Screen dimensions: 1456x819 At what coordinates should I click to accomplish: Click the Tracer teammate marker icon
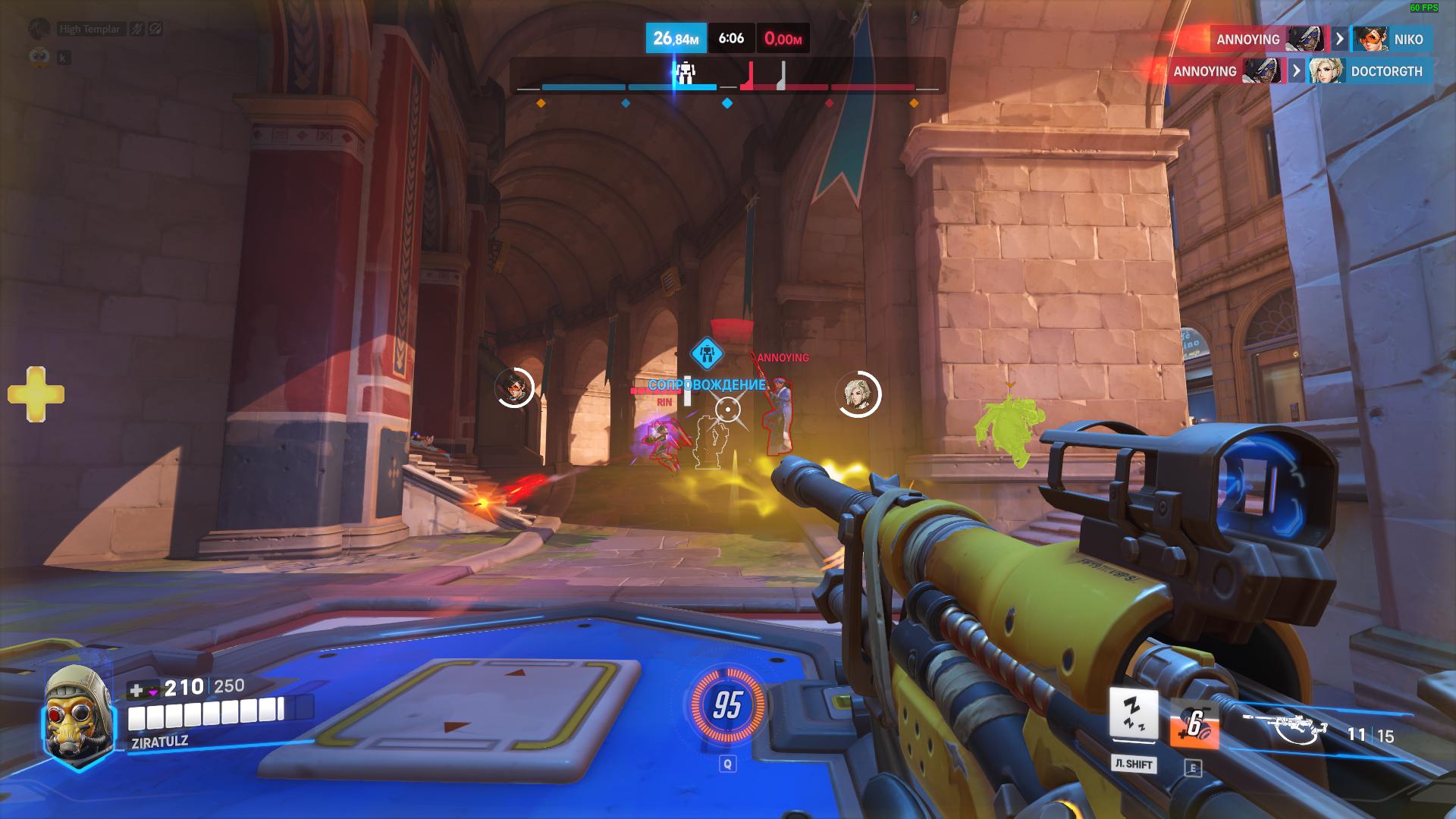pos(514,388)
